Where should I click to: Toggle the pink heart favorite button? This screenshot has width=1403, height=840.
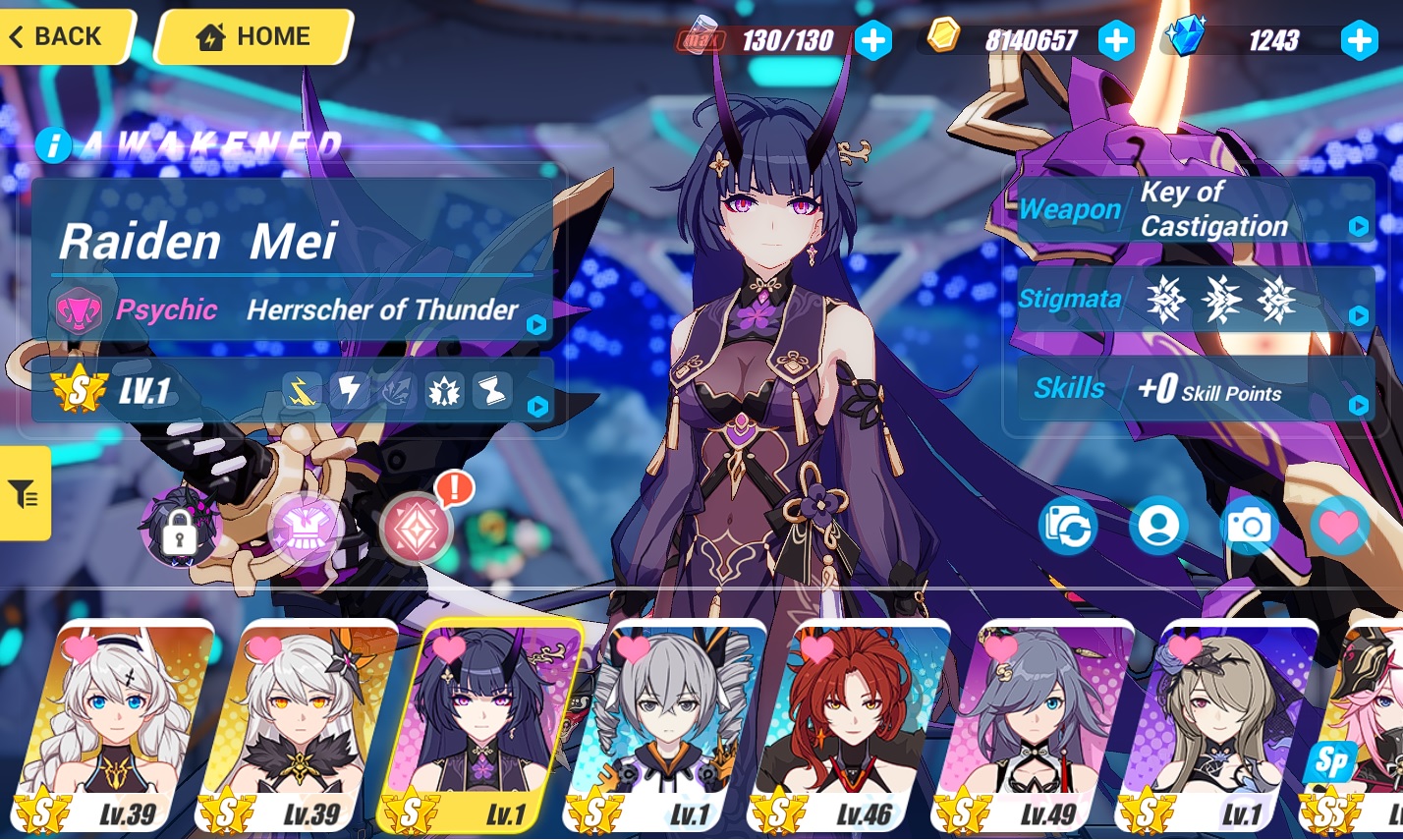pos(1338,527)
